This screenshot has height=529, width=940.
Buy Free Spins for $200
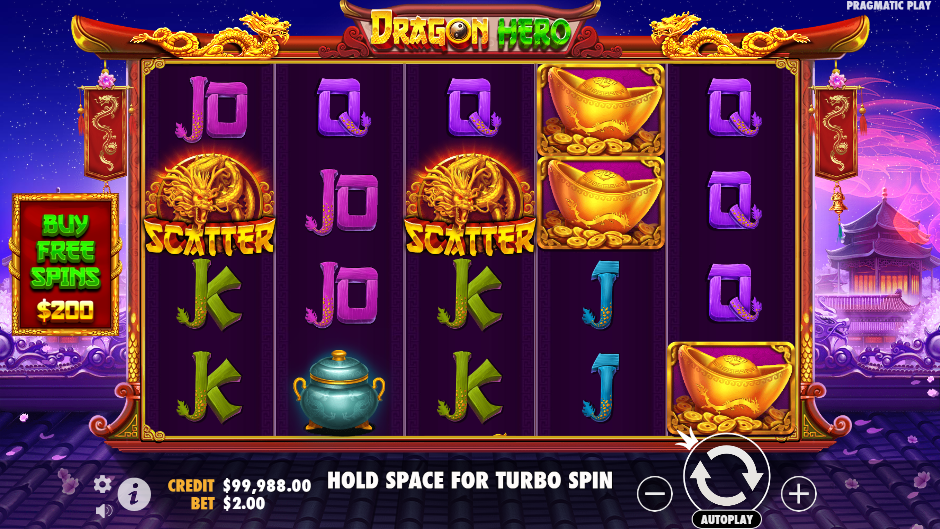tap(65, 263)
